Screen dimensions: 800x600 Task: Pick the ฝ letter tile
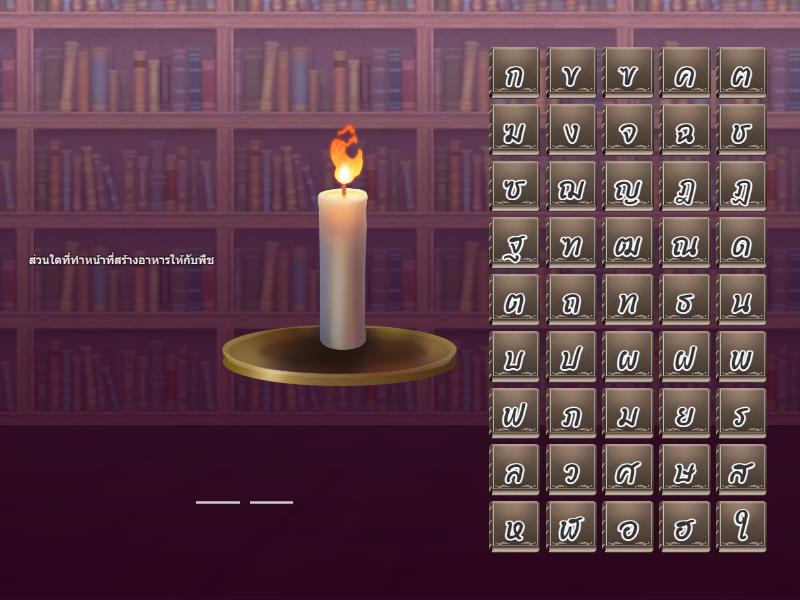685,356
